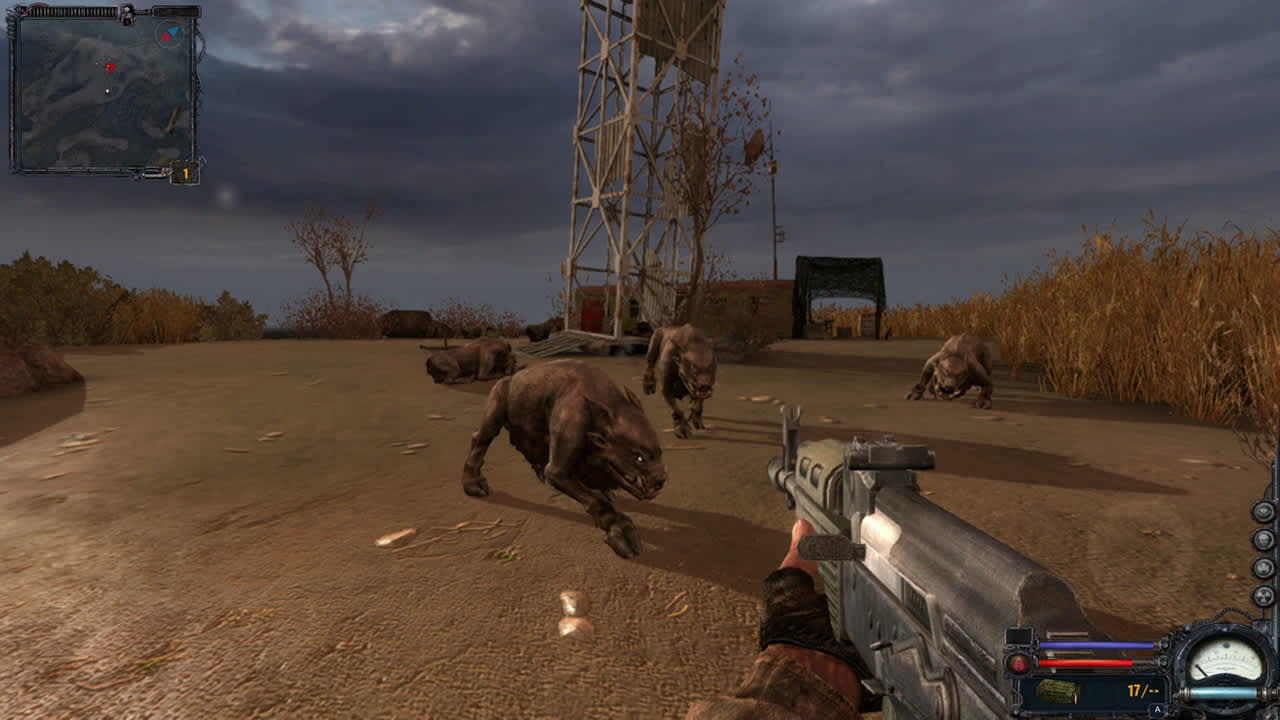Click the round health indicator orb in the HUD

(1017, 662)
